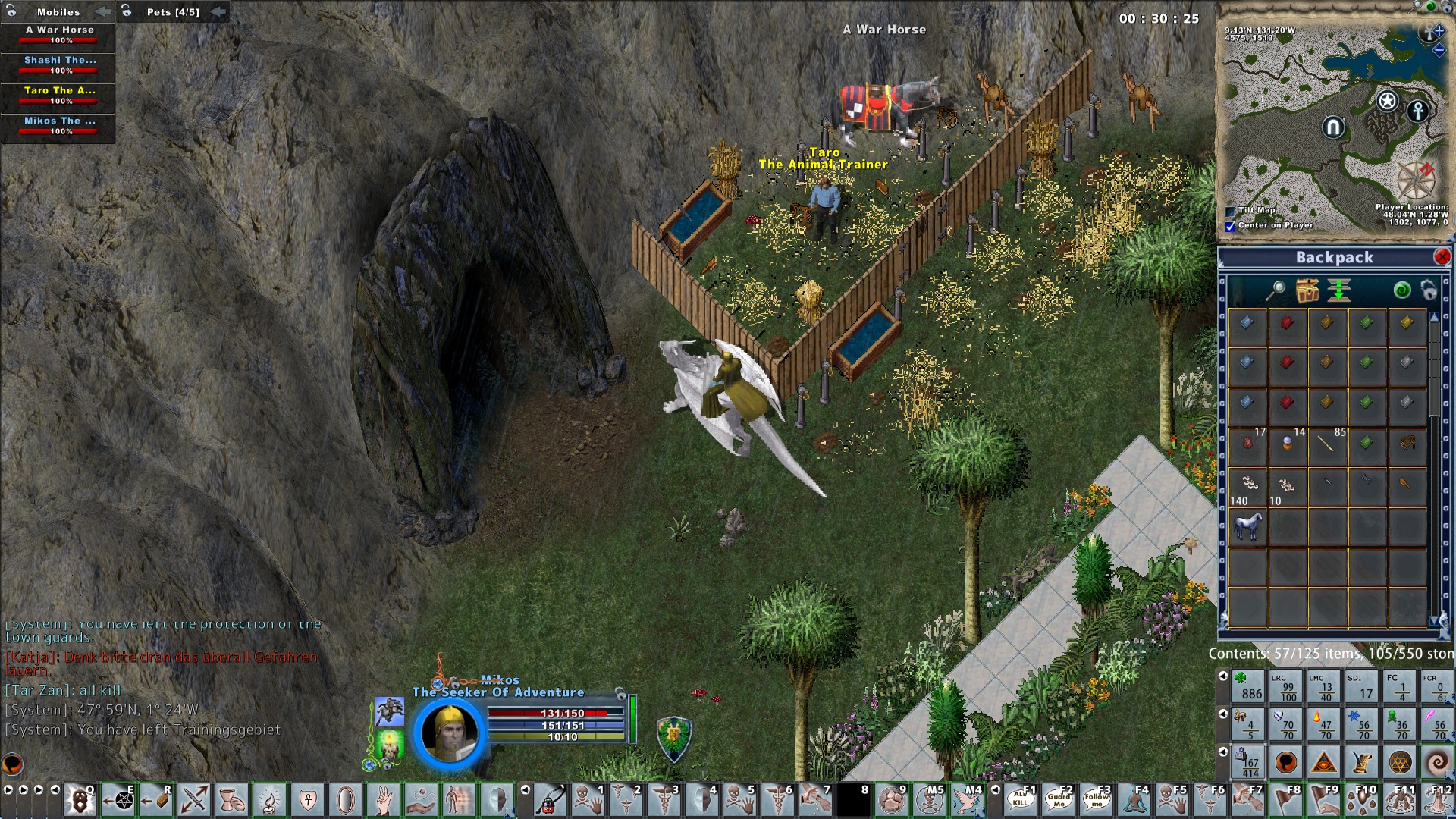Toggle the Center on Player checkbox

(x=1230, y=226)
